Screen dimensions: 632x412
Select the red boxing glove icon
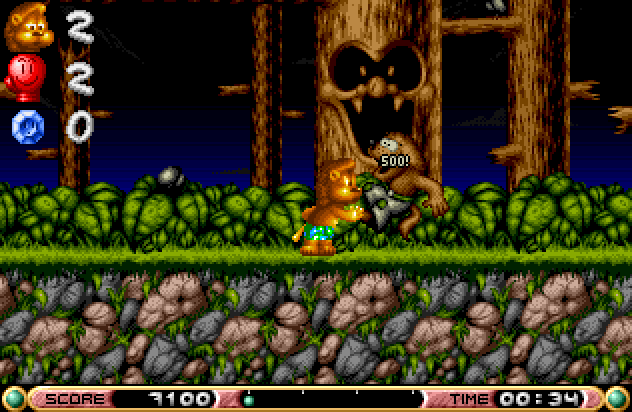tap(25, 76)
